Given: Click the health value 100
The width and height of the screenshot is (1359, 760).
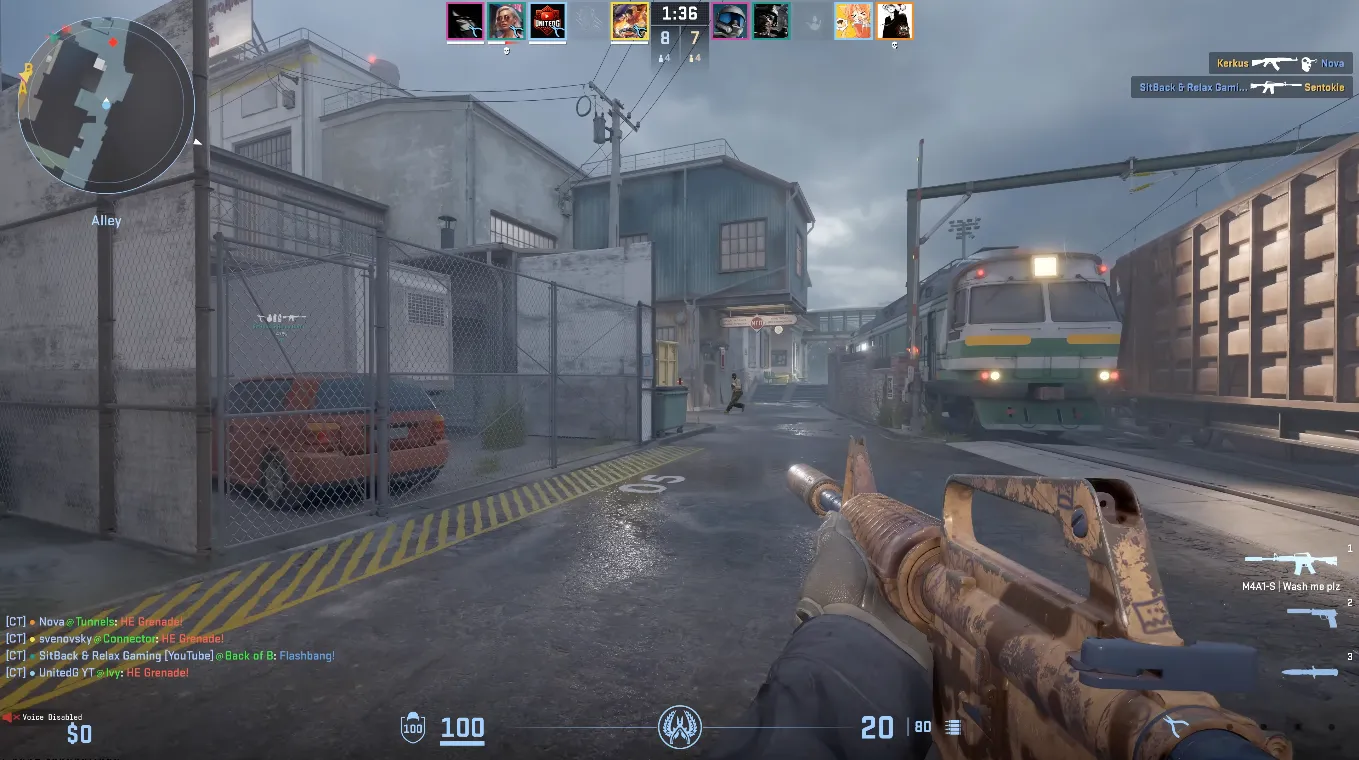Looking at the screenshot, I should (462, 727).
